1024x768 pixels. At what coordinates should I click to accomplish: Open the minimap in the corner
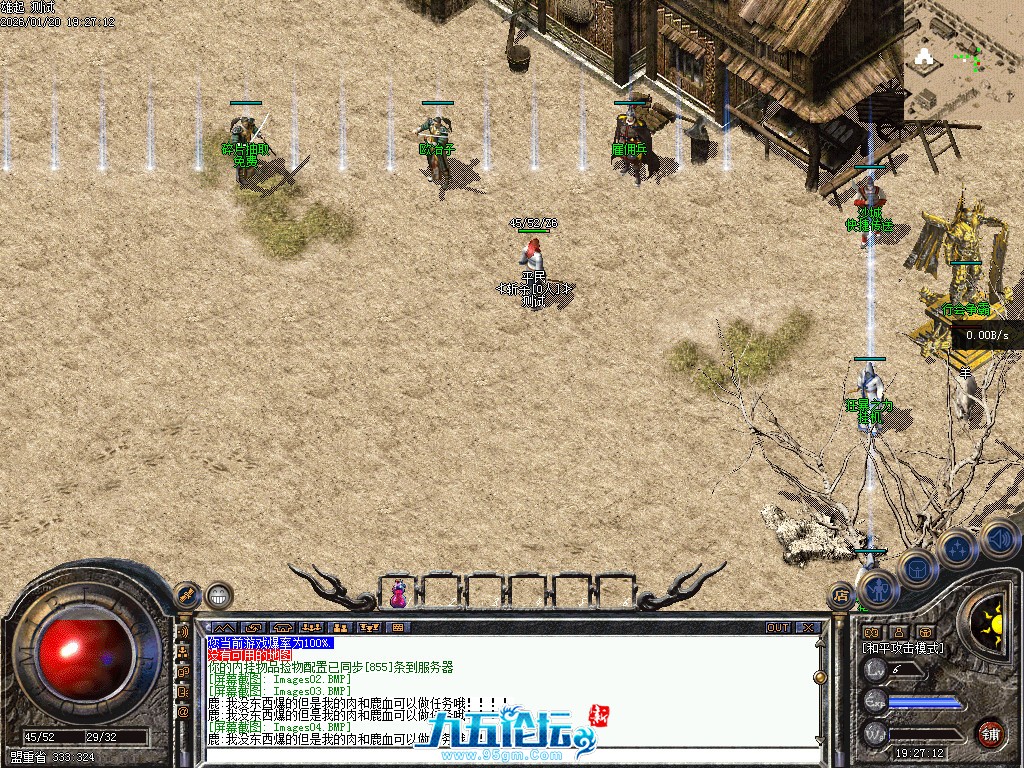click(x=962, y=60)
